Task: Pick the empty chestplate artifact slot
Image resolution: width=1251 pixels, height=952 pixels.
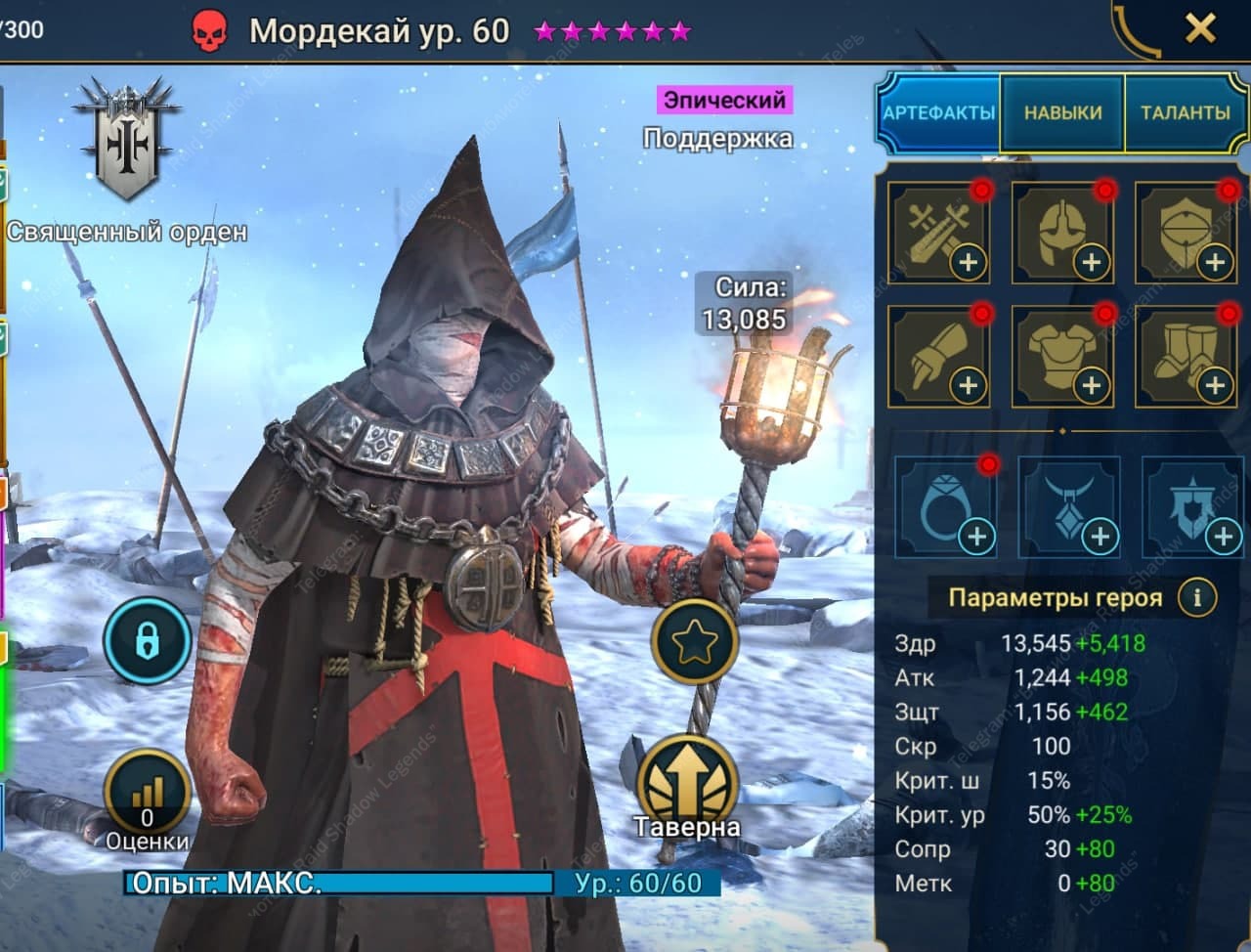Action: click(x=1062, y=356)
